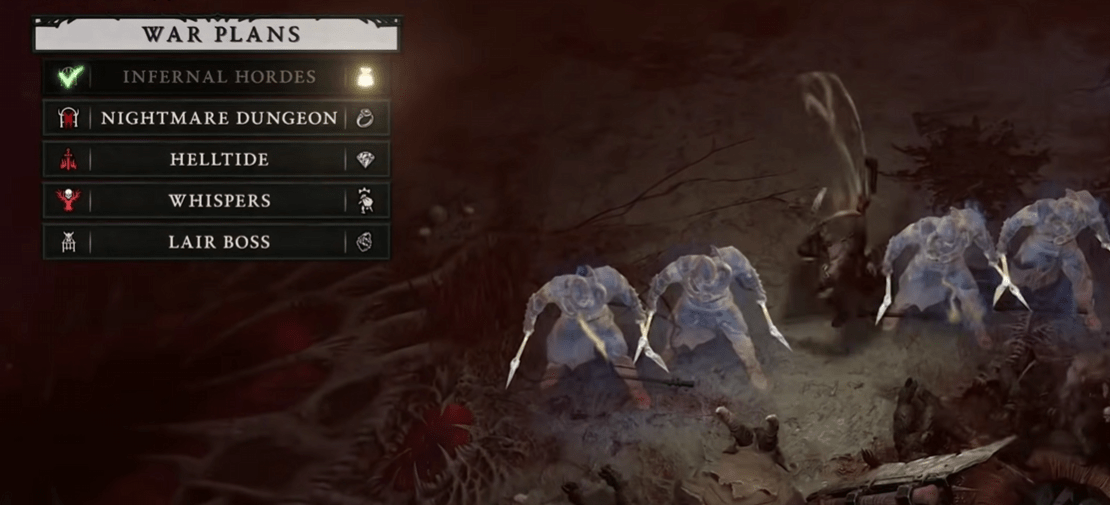This screenshot has height=505, width=1110.
Task: Click the red Nightmare Dungeon gate icon
Action: (x=68, y=118)
